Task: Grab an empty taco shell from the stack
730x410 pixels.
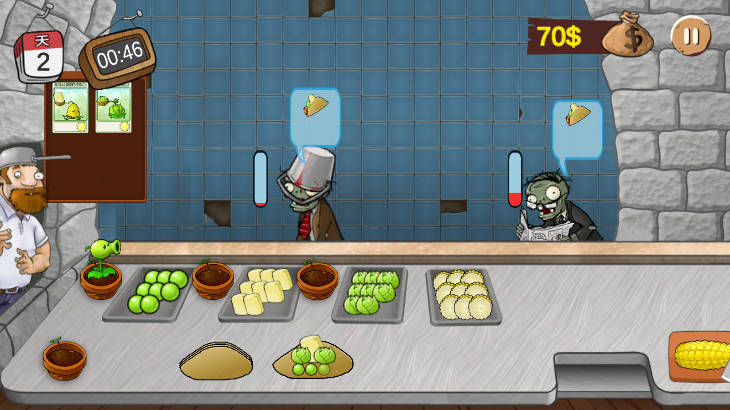Action: click(217, 361)
